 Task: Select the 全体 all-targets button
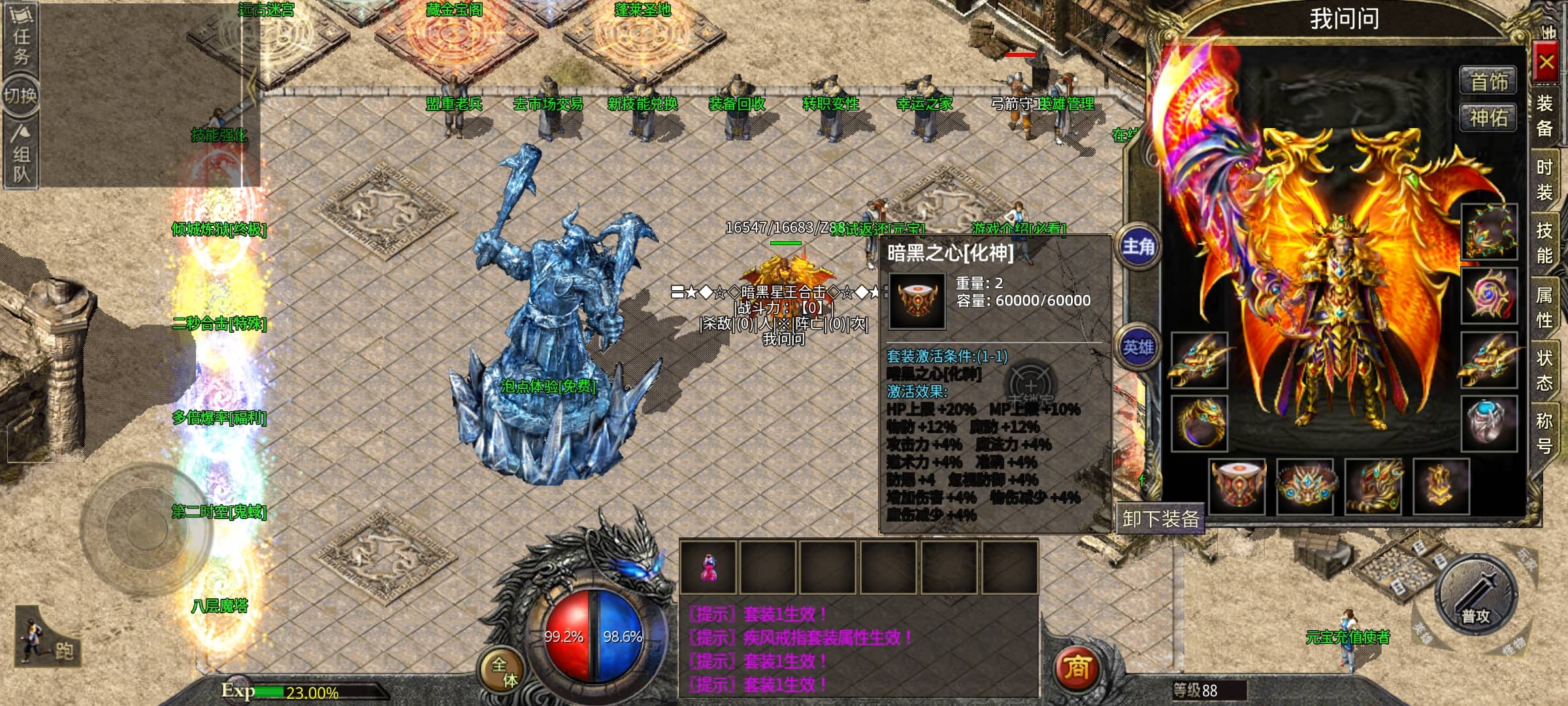click(504, 671)
